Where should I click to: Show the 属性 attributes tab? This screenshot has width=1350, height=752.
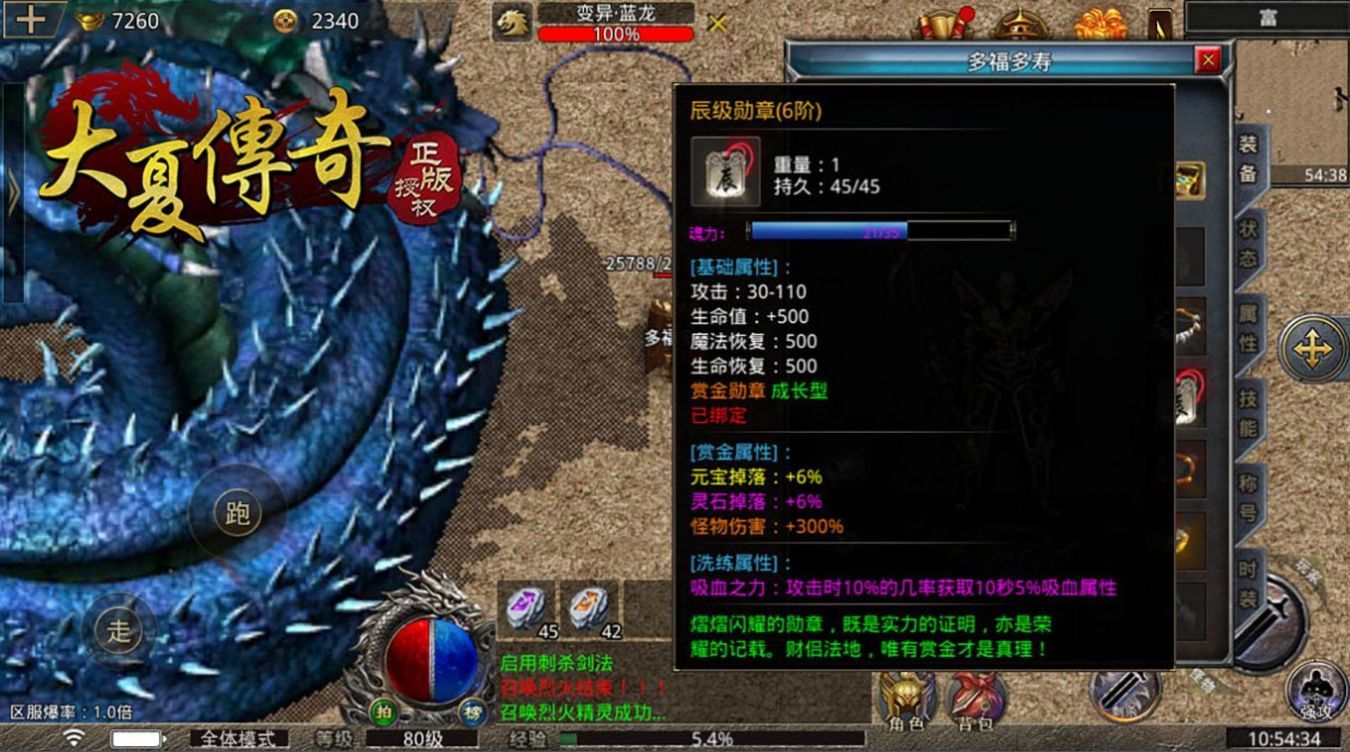1250,327
